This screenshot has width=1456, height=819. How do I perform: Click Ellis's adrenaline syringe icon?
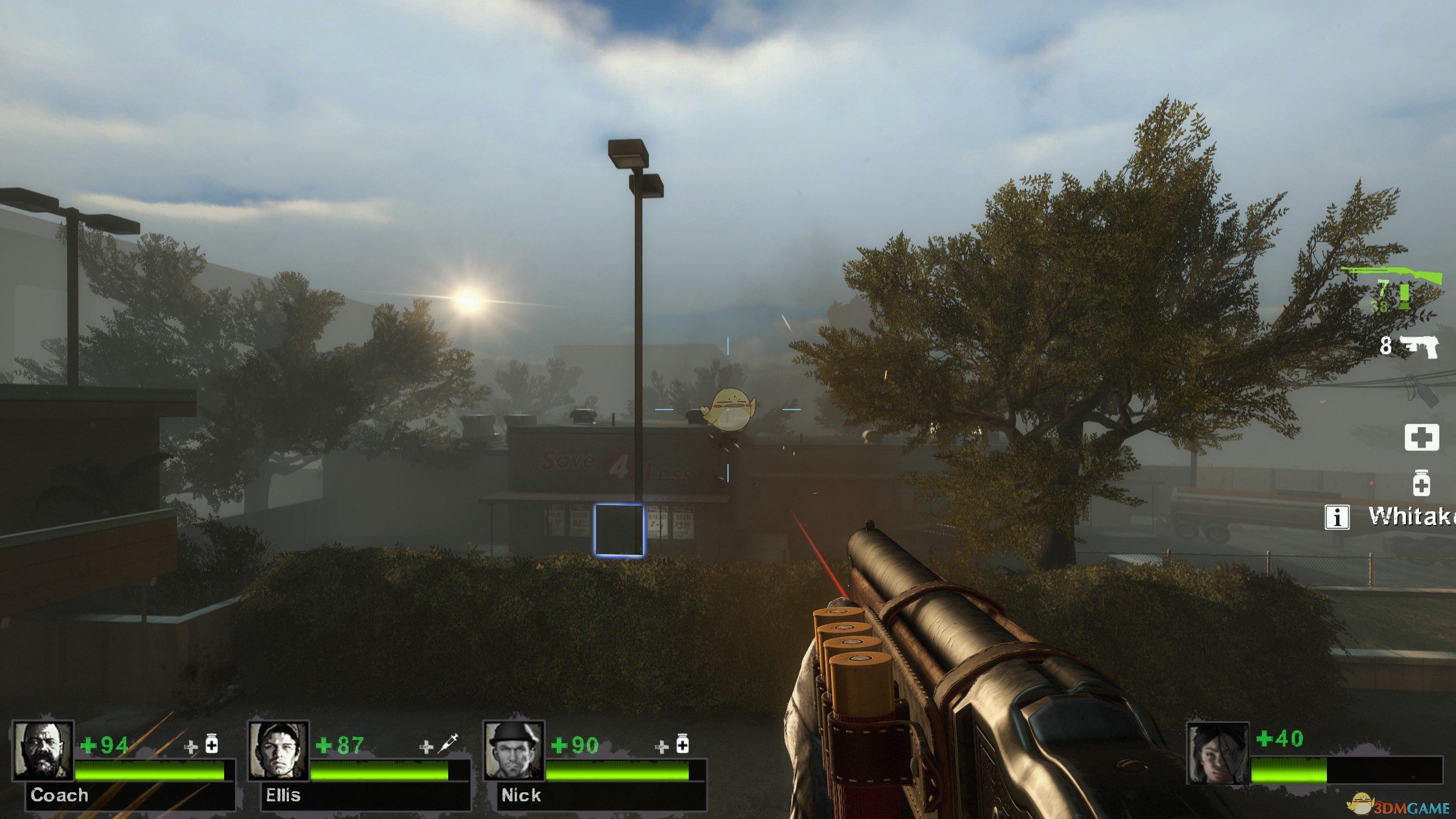tap(448, 744)
